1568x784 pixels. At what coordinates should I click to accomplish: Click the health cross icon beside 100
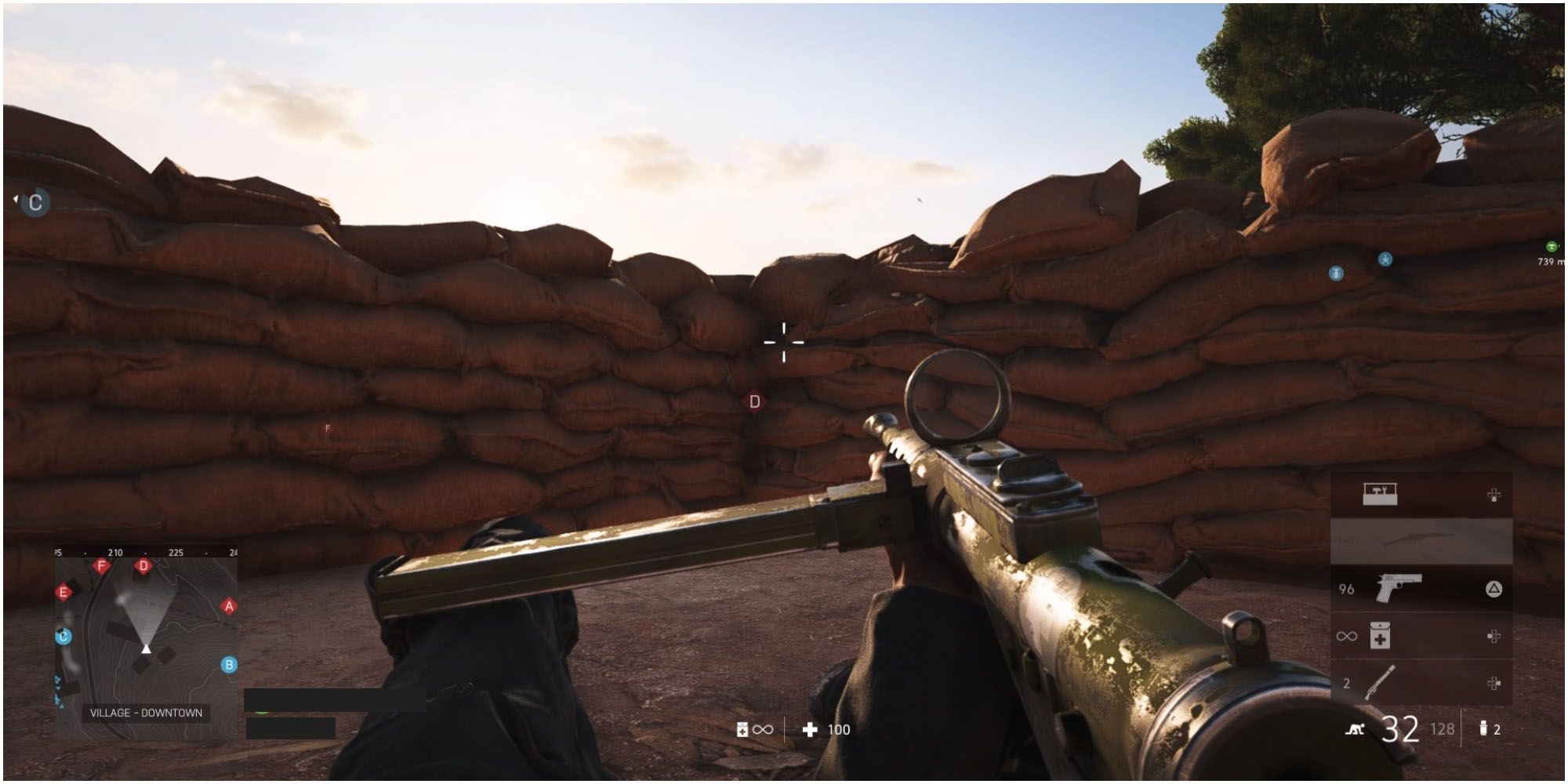coord(809,730)
